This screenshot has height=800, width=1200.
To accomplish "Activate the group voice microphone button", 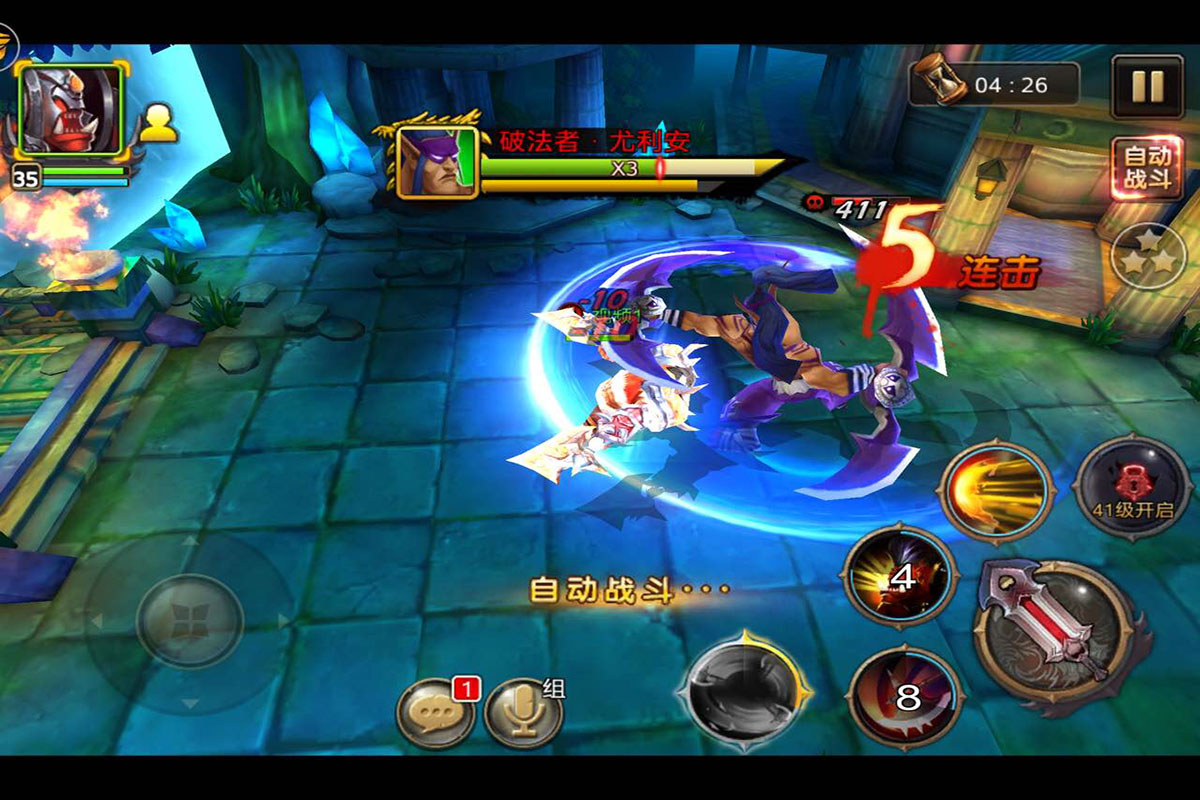I will [523, 713].
